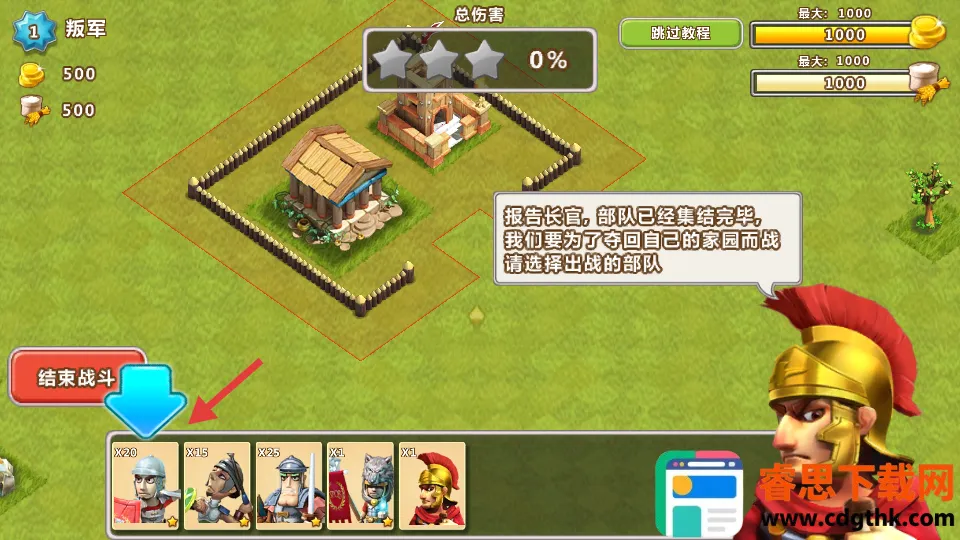Select the X20 legionary troop card

tap(146, 485)
